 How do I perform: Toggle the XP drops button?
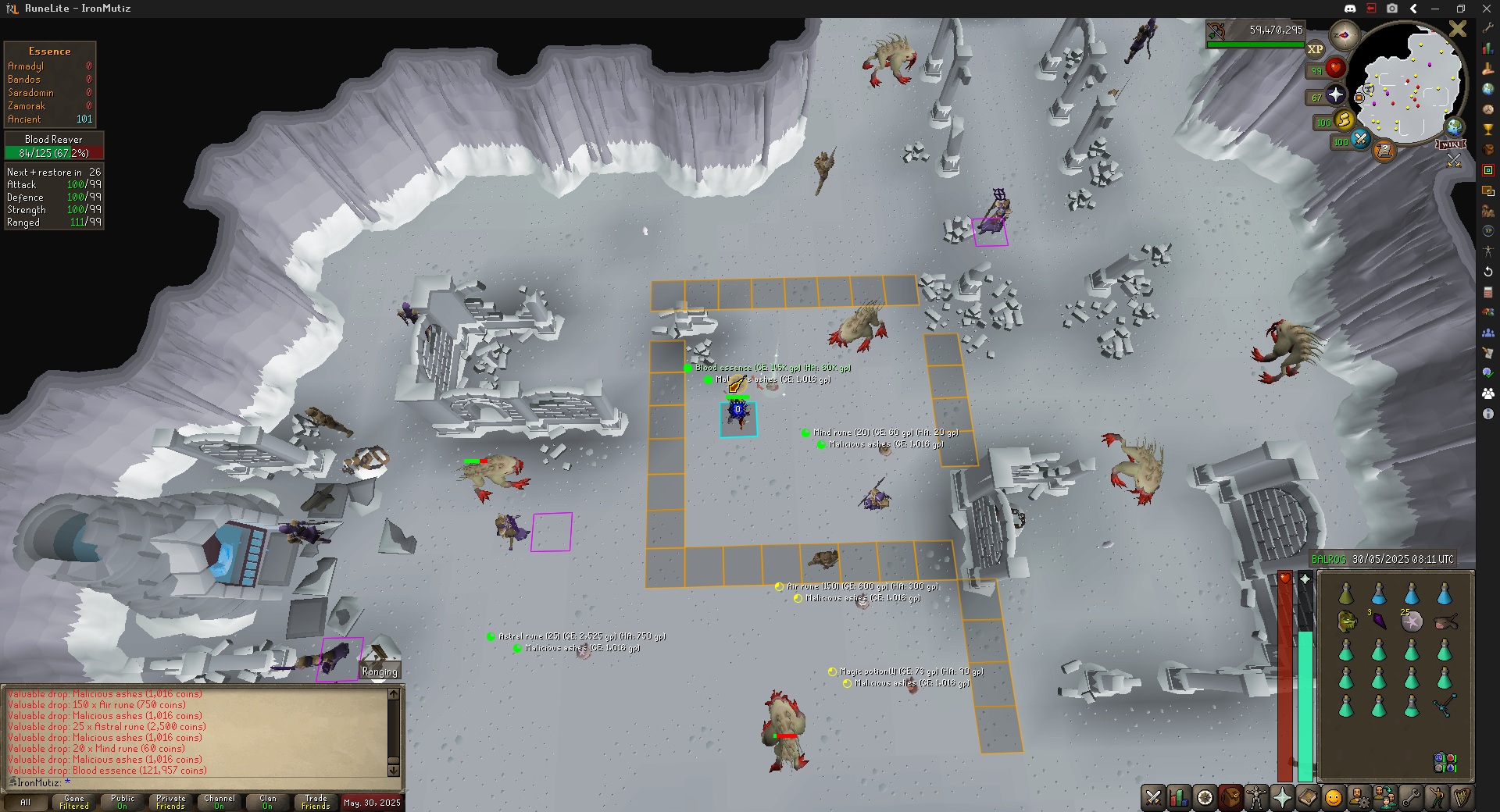pyautogui.click(x=1316, y=49)
